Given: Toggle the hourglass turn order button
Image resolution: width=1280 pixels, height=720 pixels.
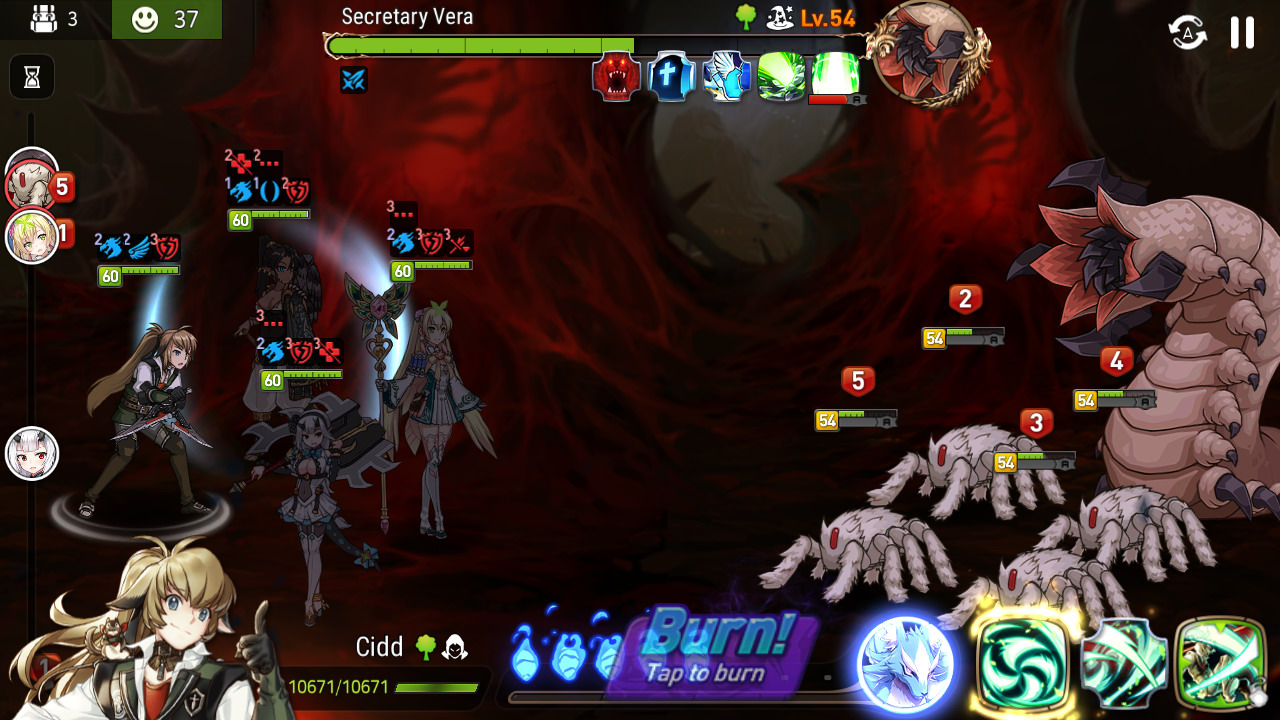Looking at the screenshot, I should tap(32, 77).
